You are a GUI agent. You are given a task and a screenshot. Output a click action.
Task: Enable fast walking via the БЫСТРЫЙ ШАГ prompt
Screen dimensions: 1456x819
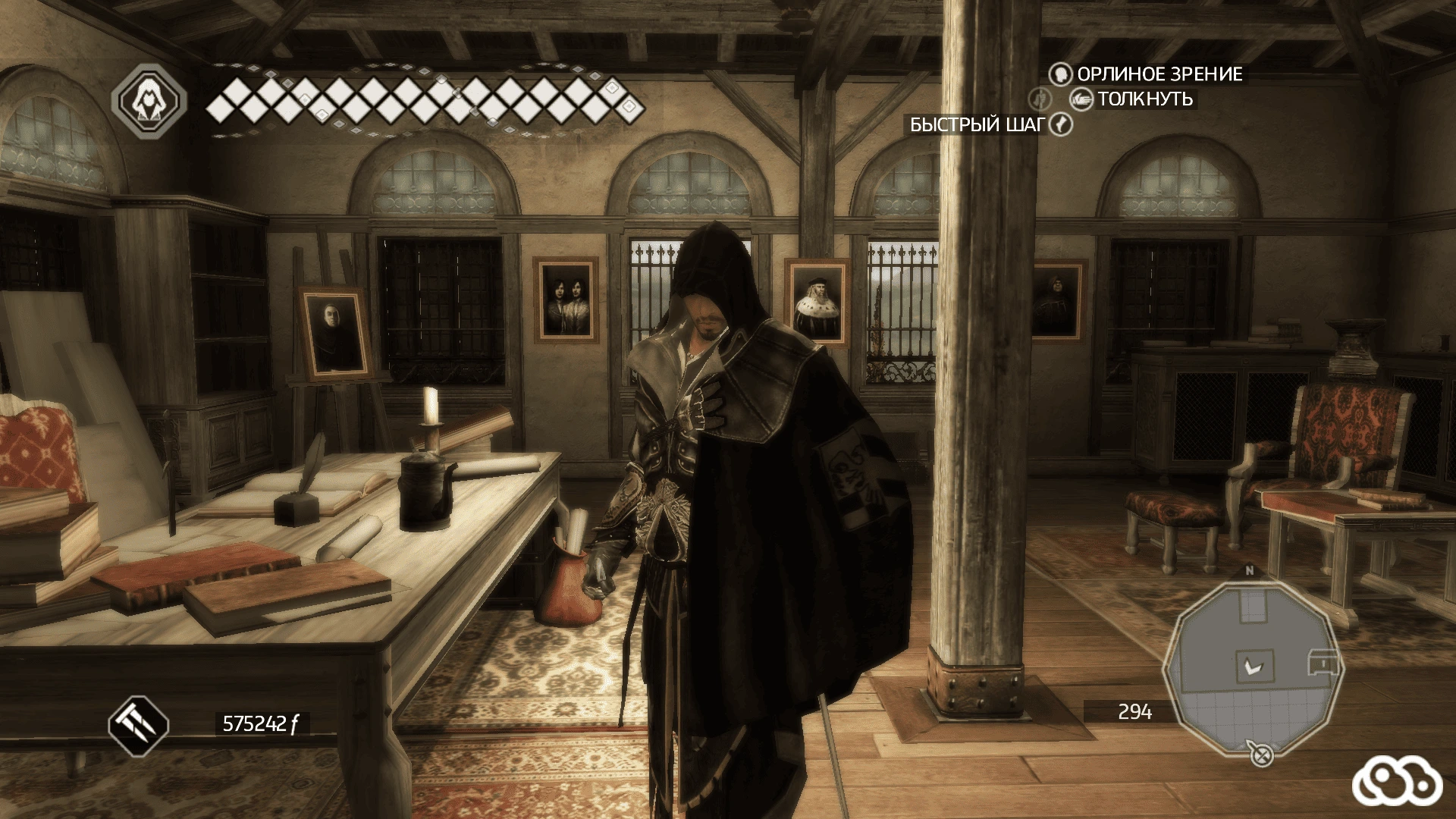pyautogui.click(x=978, y=124)
